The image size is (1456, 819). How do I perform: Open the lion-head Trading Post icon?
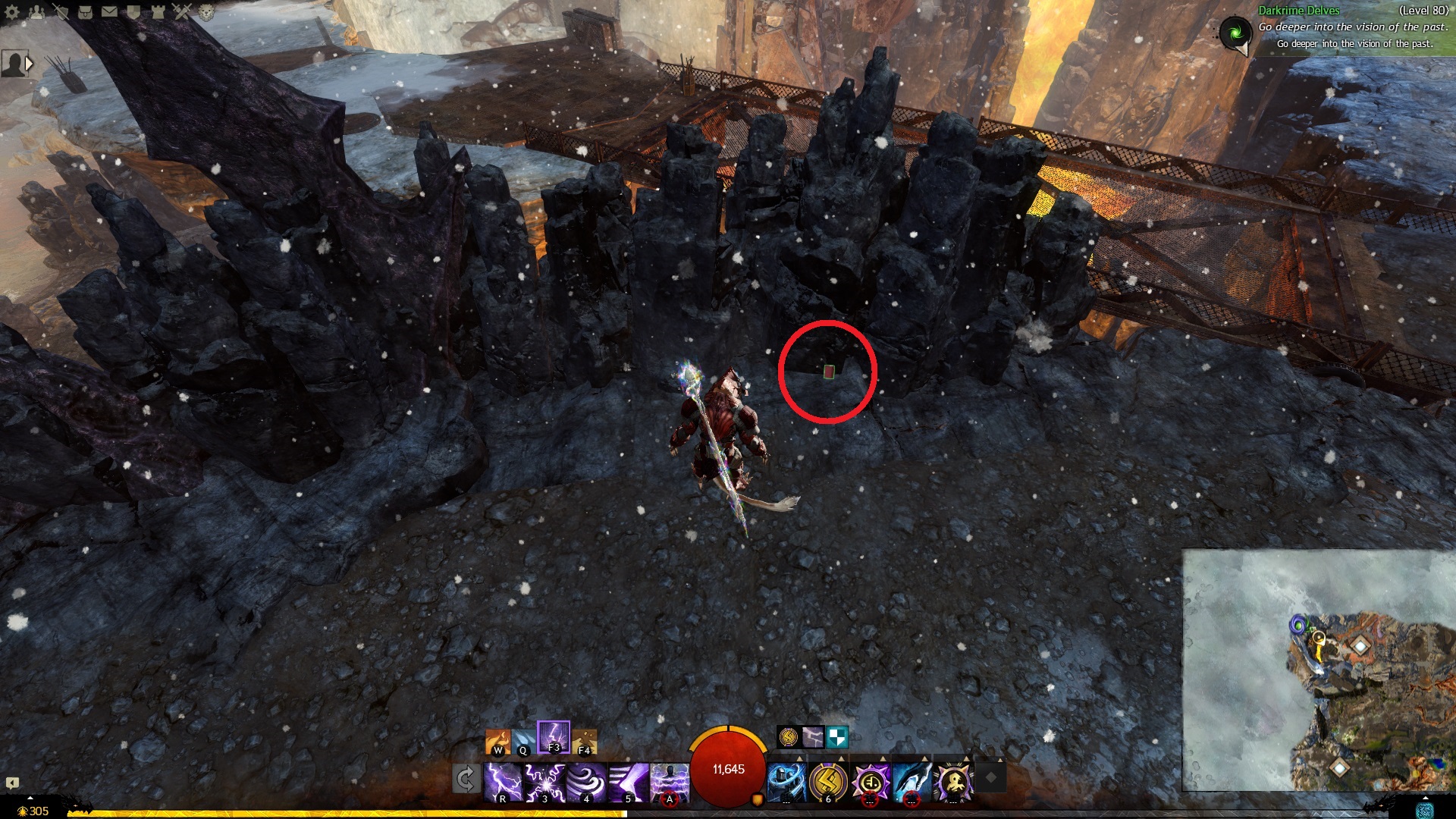[x=206, y=12]
